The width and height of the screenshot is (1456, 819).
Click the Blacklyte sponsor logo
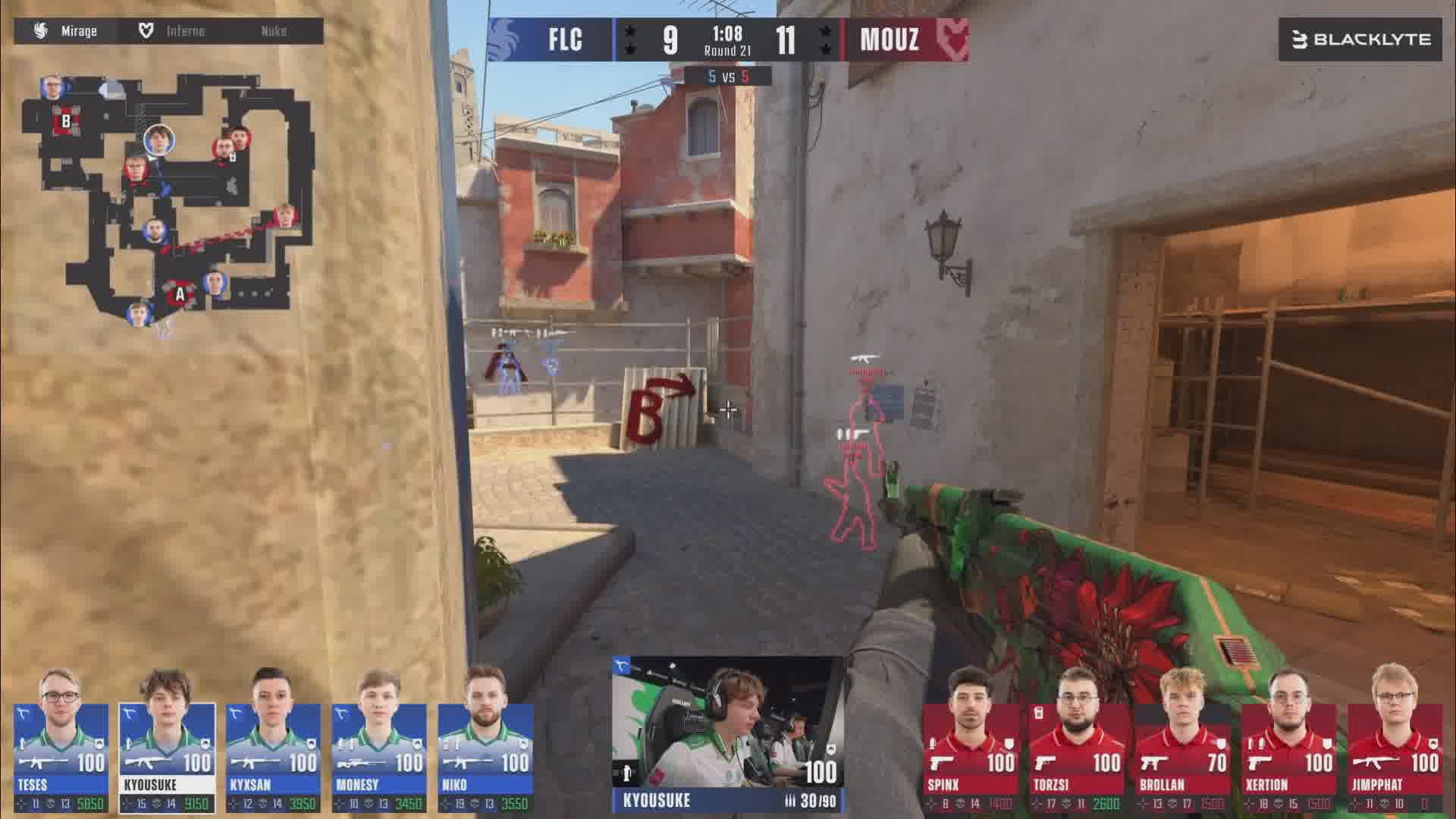tap(1360, 39)
